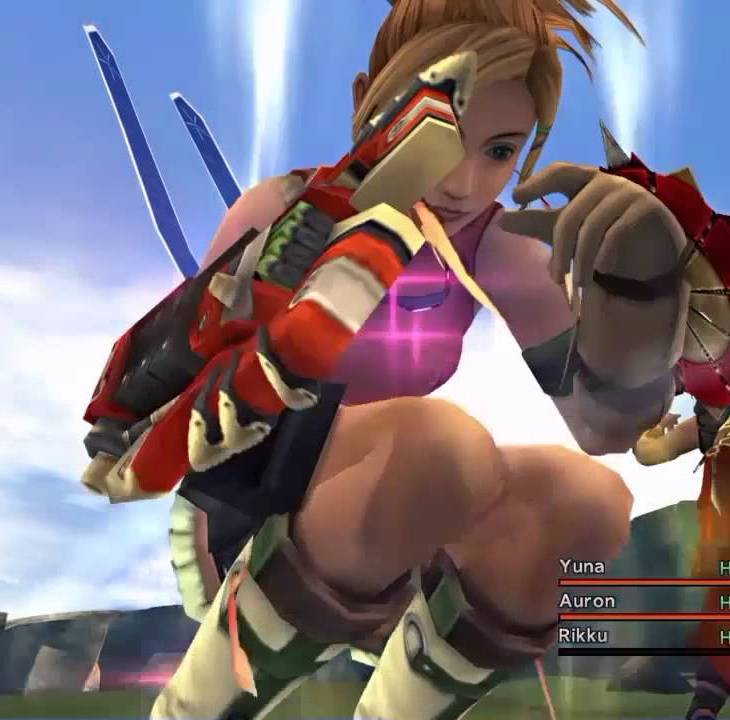Select Auron in the party list
Screen dimensions: 730x720
click(x=587, y=601)
